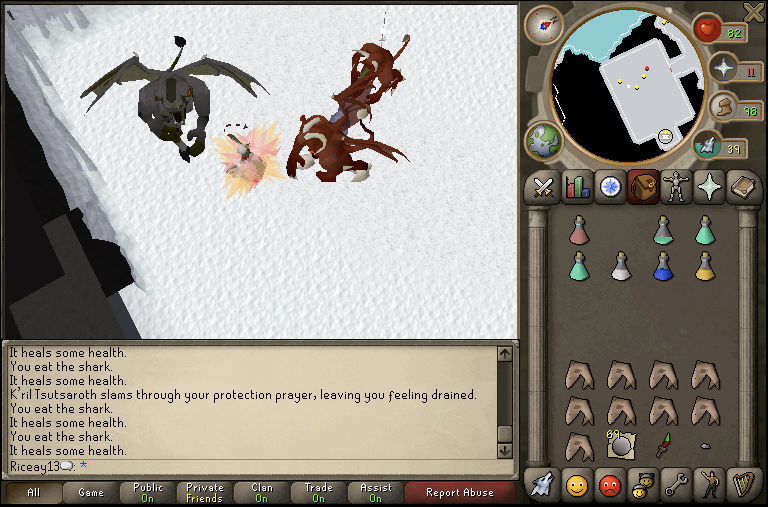Open the combat styles tab
This screenshot has width=768, height=507.
[x=543, y=187]
